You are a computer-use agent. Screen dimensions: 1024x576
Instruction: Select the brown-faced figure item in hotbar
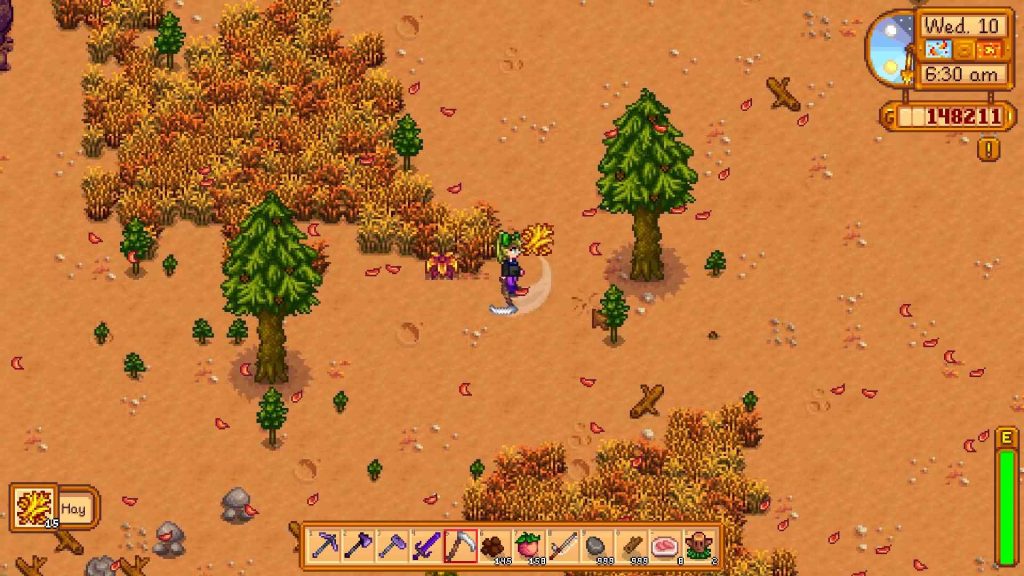699,545
